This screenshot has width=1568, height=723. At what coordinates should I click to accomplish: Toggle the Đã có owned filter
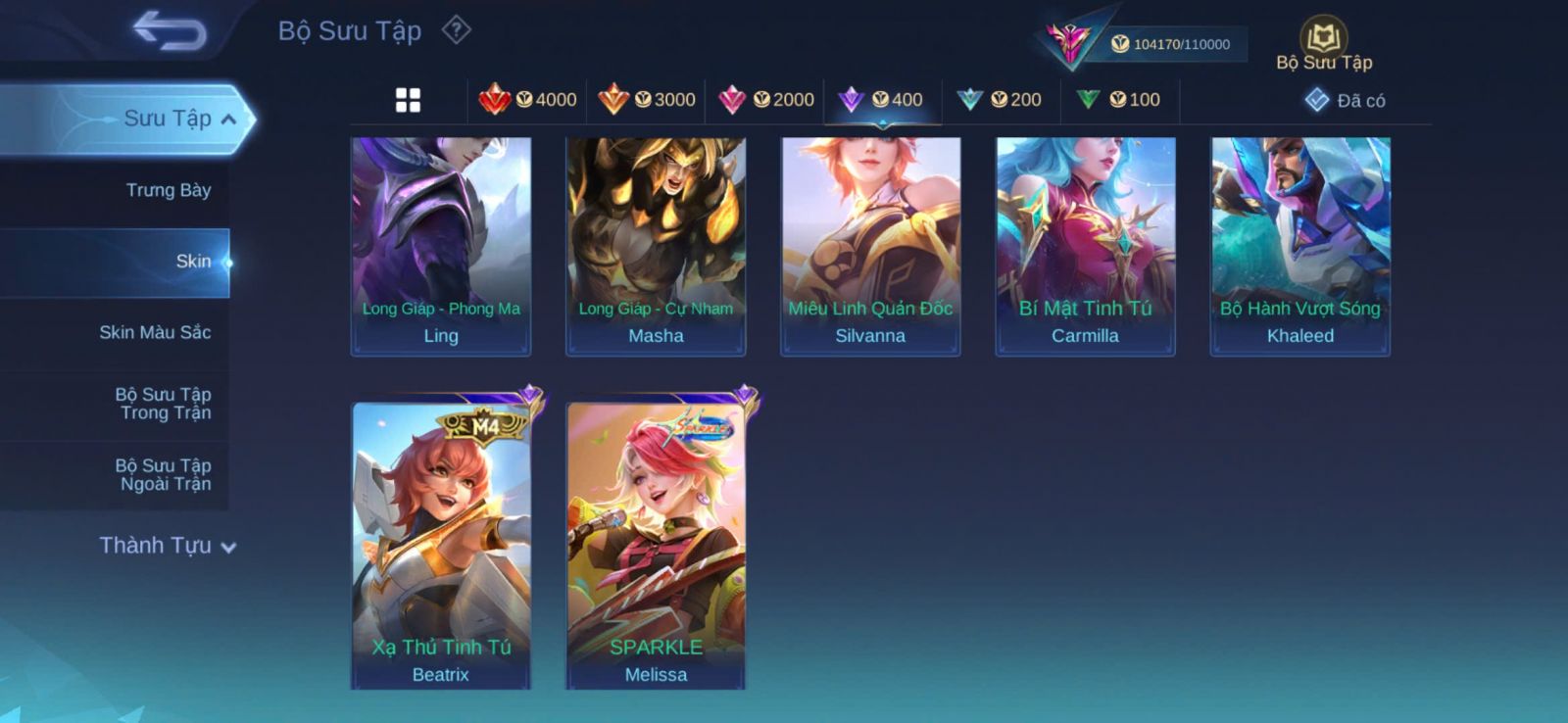click(1346, 101)
